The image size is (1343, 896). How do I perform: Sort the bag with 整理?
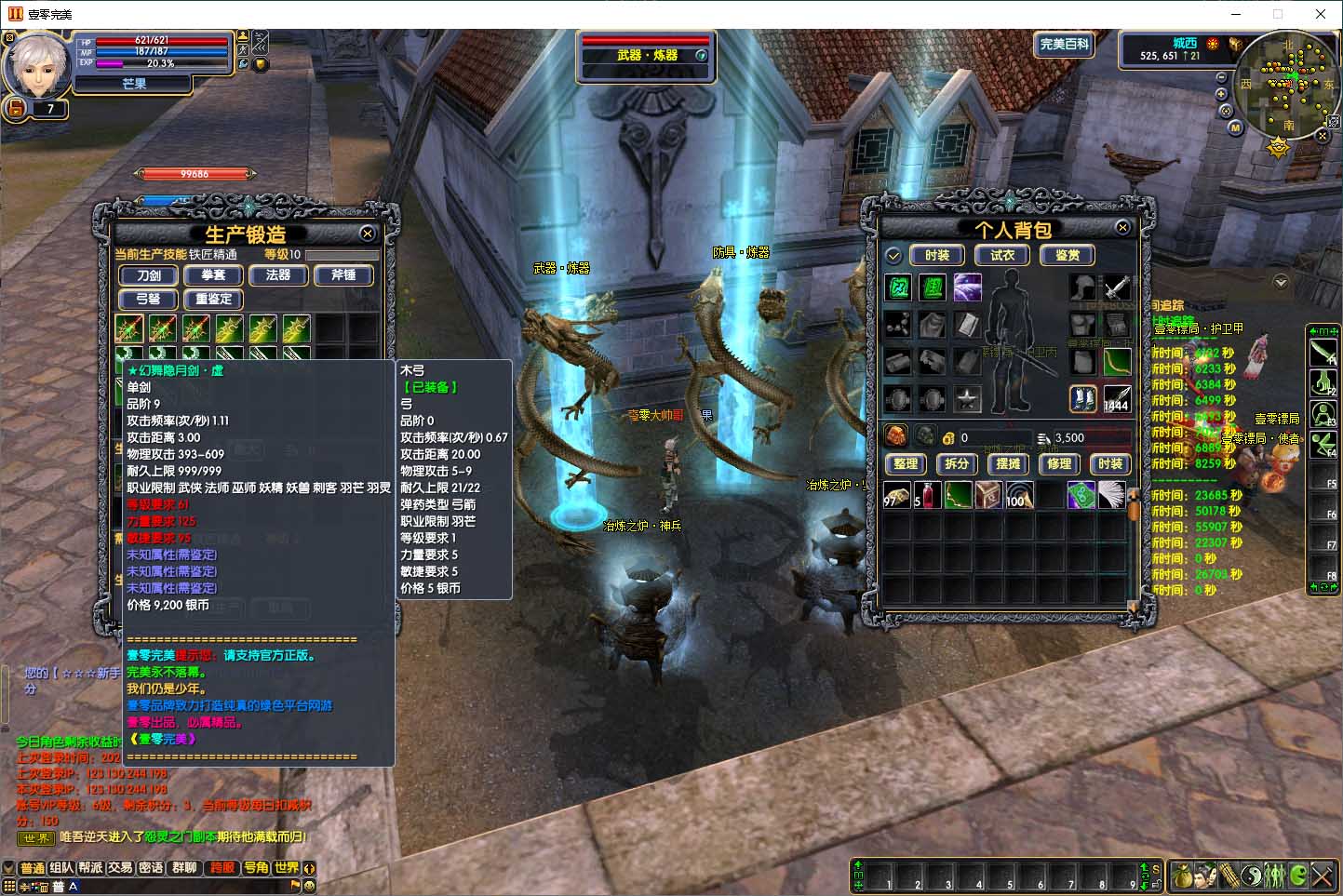pos(906,463)
